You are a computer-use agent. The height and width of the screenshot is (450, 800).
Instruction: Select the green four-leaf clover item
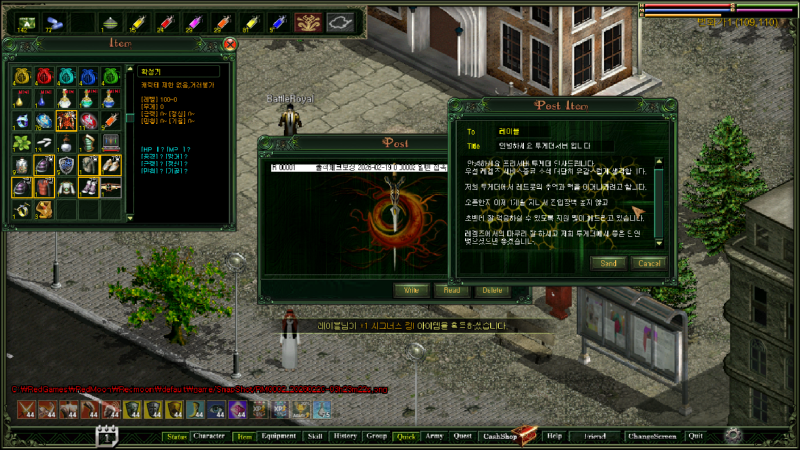[22, 142]
